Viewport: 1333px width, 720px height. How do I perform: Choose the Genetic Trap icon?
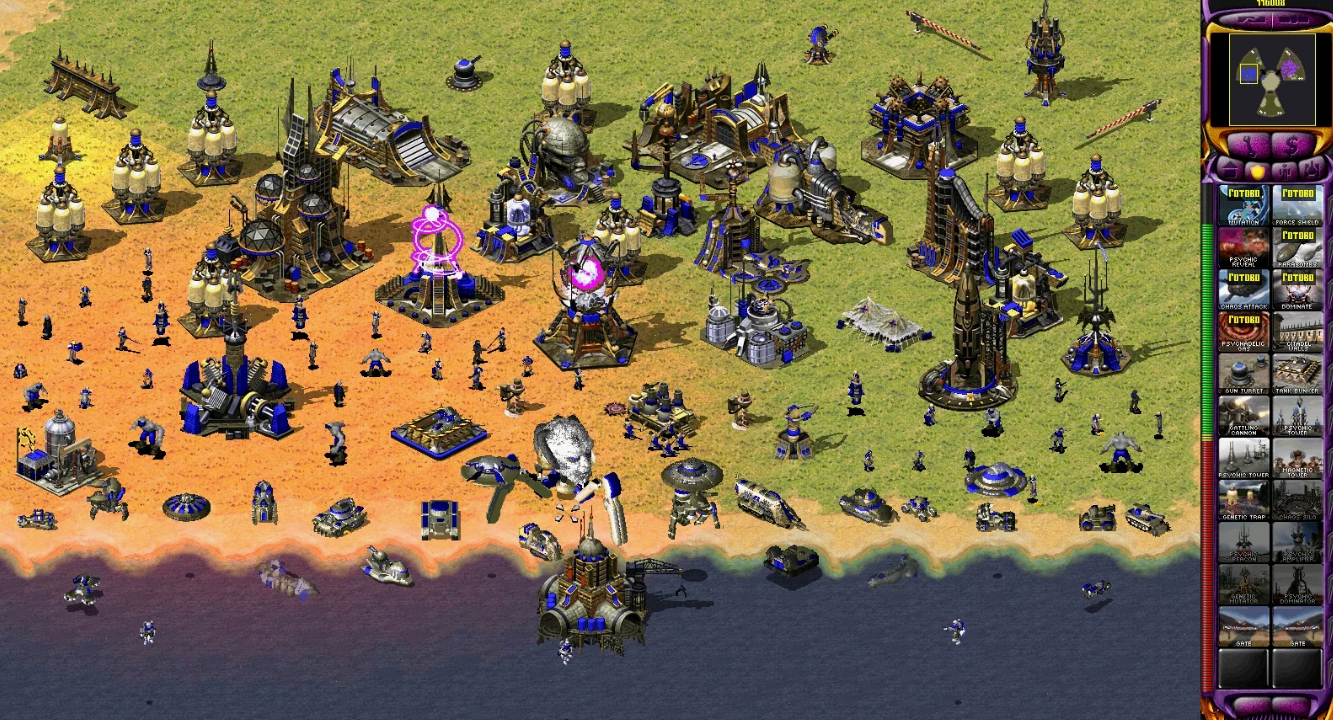(x=1244, y=499)
